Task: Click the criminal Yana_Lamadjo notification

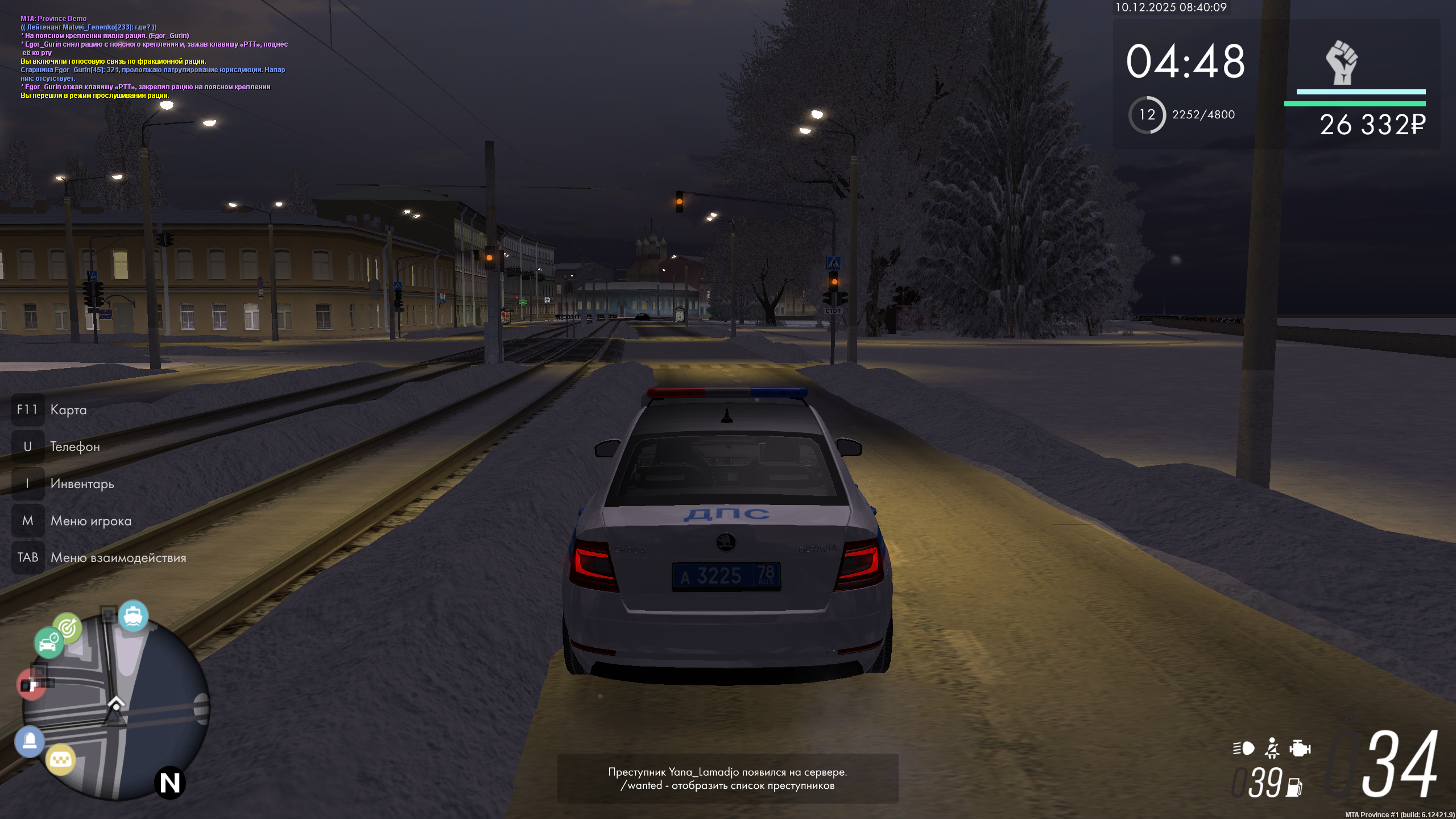Action: (727, 779)
